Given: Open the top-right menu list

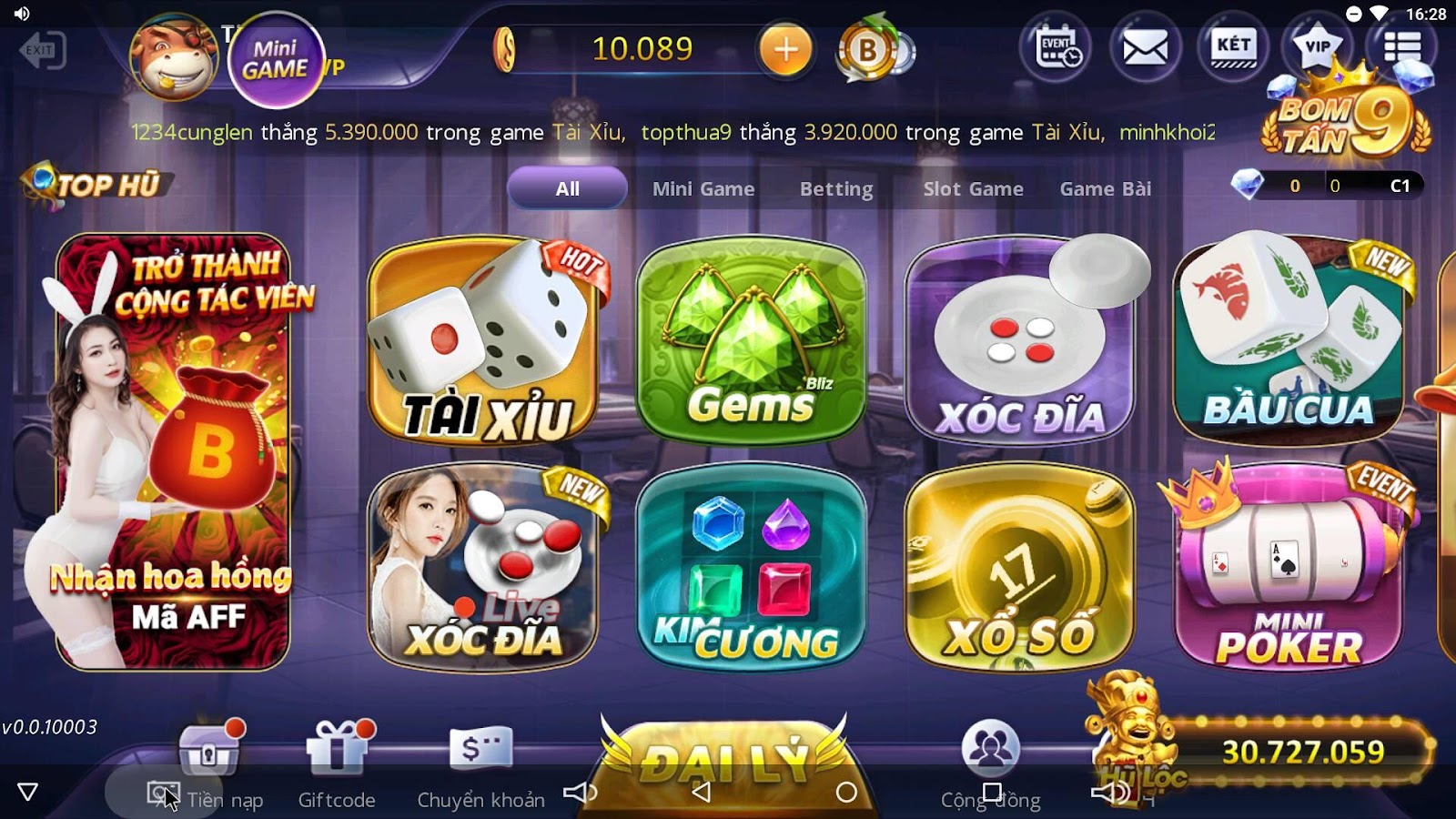Looking at the screenshot, I should click(x=1404, y=45).
